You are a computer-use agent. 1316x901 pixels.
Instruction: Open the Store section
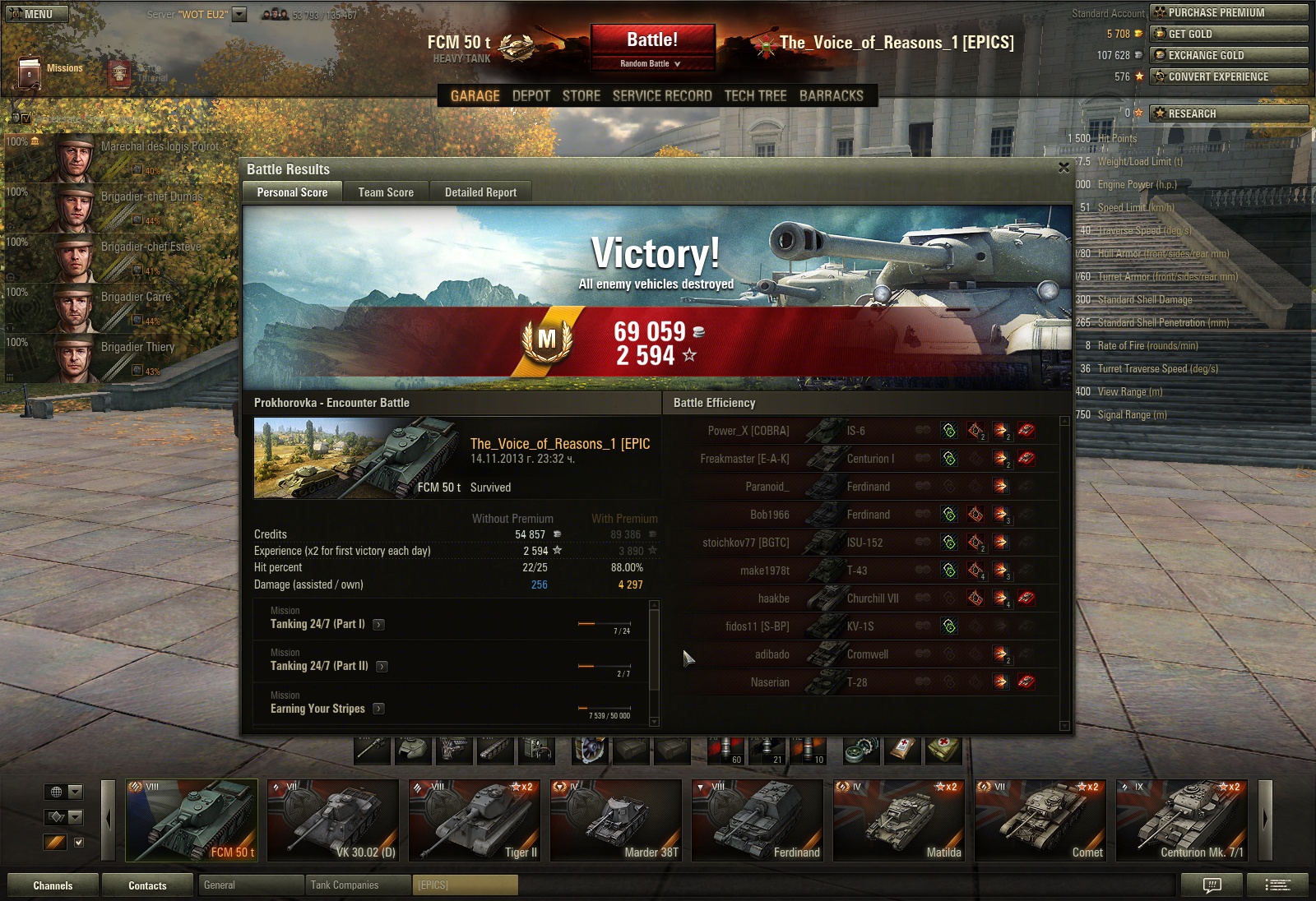click(581, 96)
